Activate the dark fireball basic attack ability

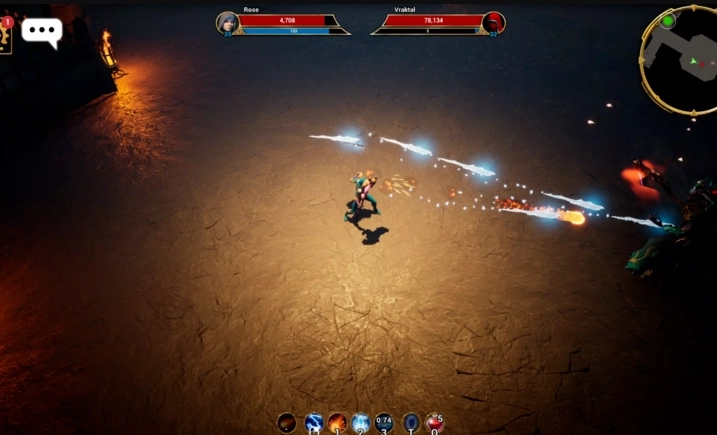(x=287, y=423)
